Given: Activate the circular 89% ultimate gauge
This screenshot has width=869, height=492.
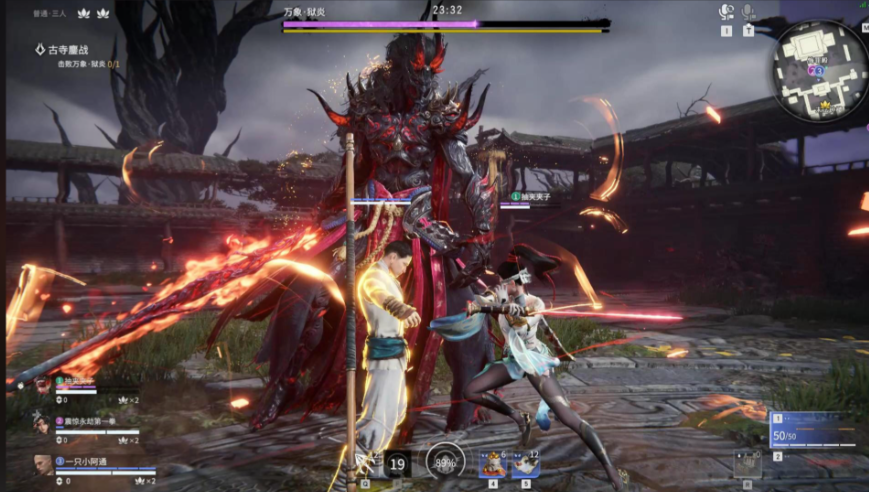Looking at the screenshot, I should click(445, 462).
